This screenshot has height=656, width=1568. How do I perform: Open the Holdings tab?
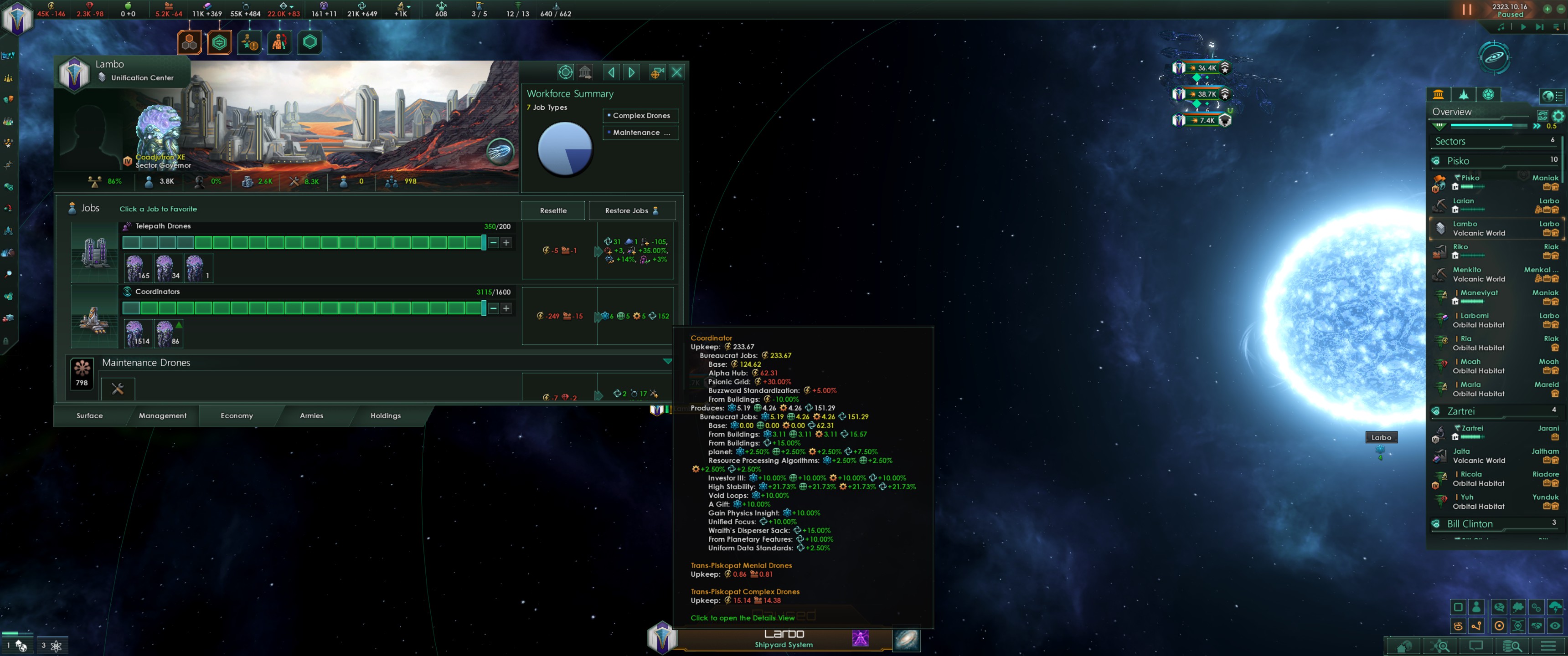[x=385, y=415]
